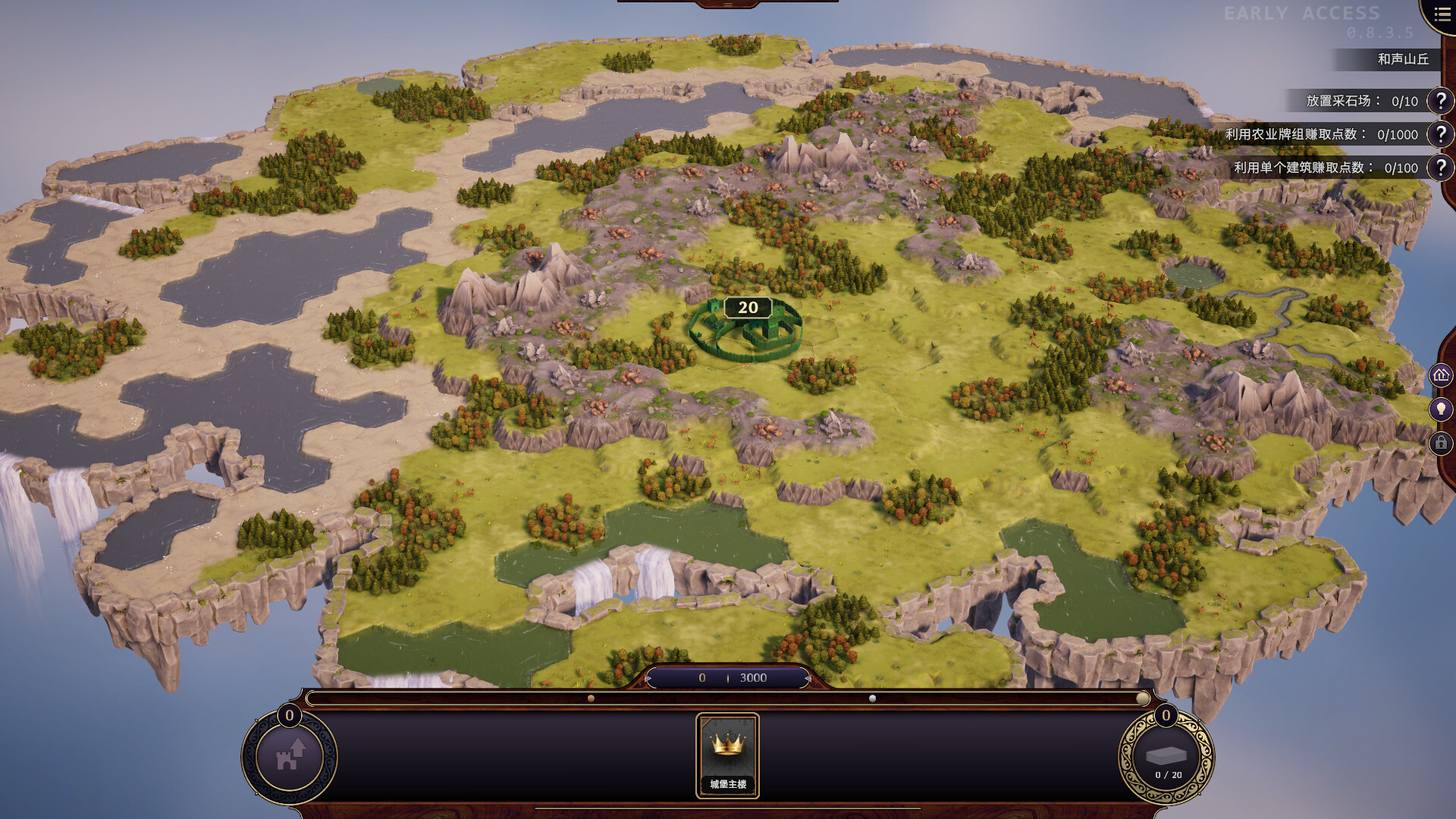This screenshot has width=1456, height=819.
Task: Open the main menu list icon
Action: (x=1442, y=14)
